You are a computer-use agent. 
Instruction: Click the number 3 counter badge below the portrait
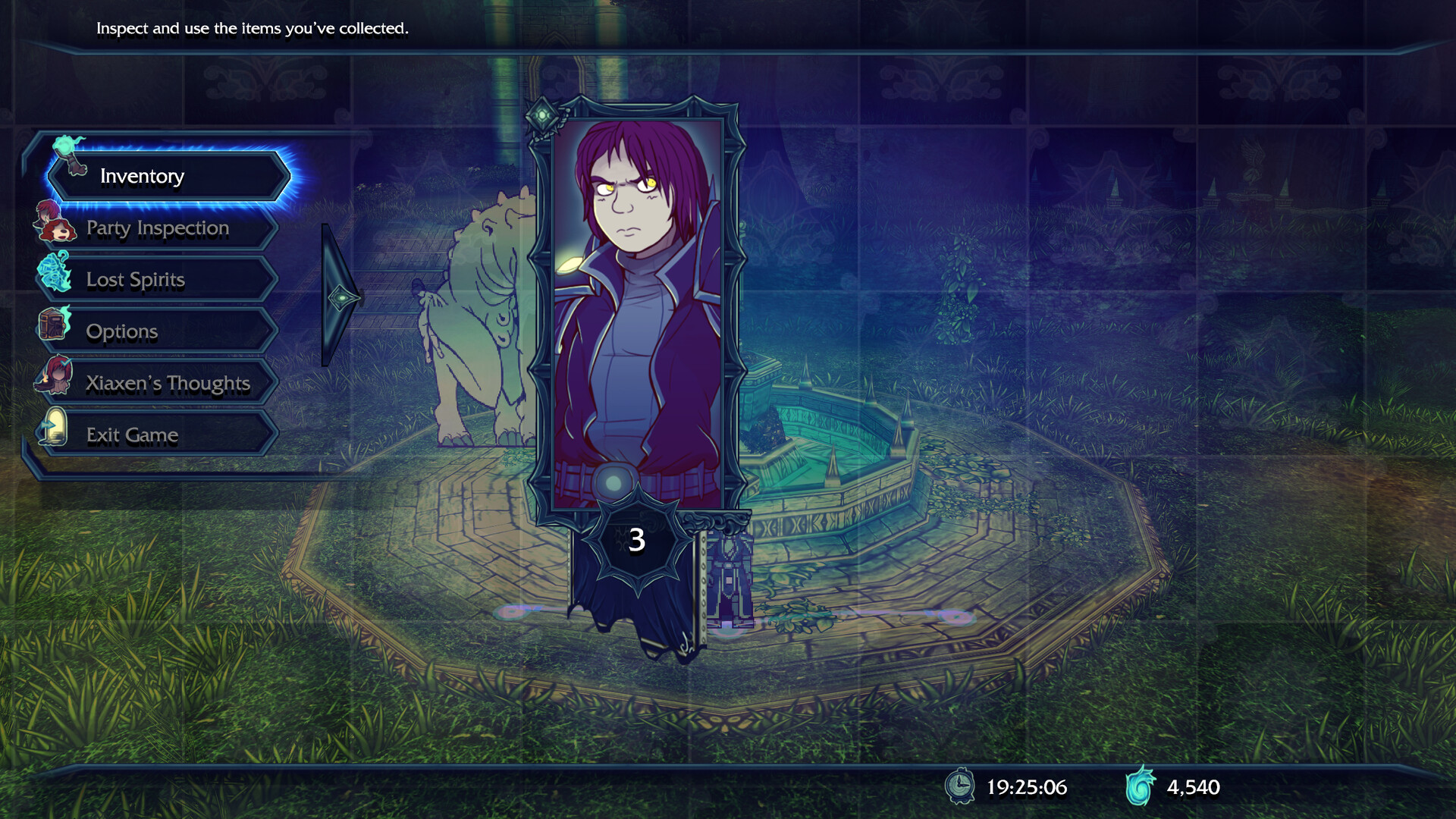(x=637, y=540)
